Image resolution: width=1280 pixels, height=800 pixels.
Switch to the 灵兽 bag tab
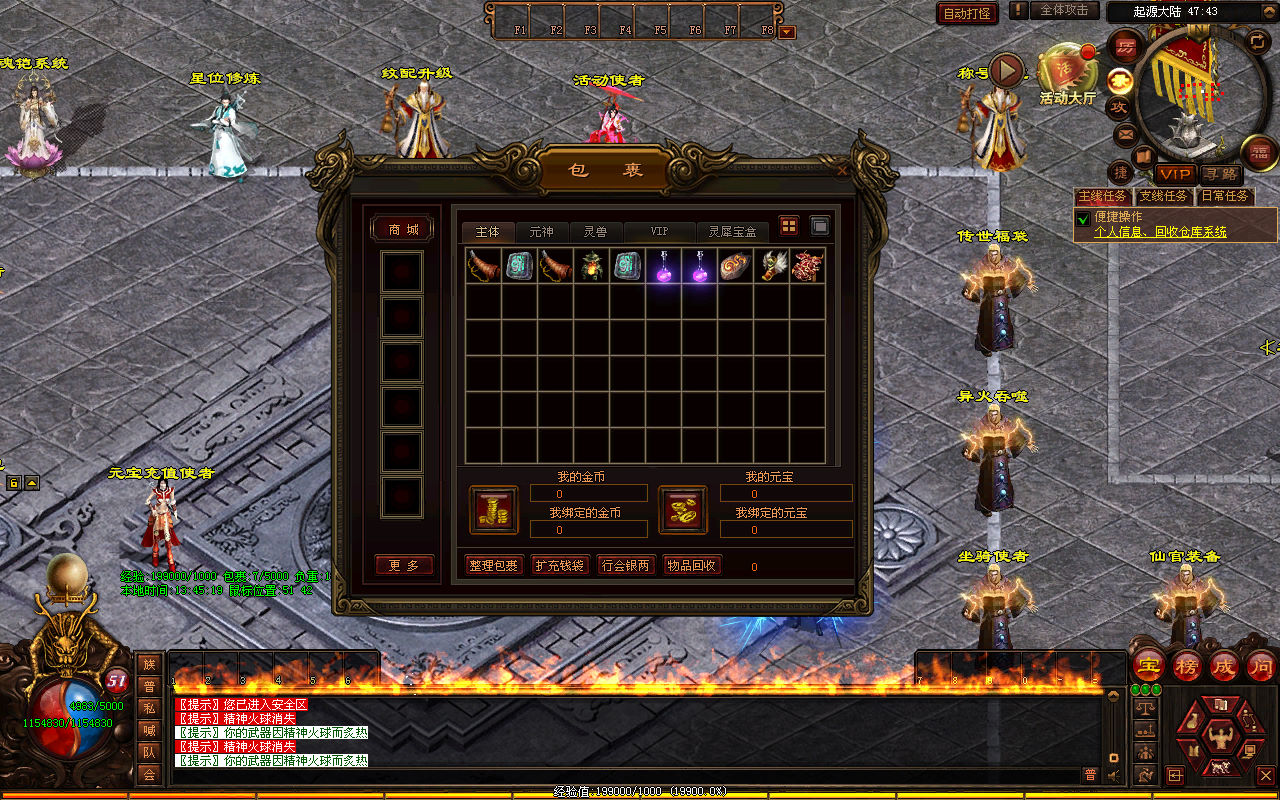click(x=595, y=231)
